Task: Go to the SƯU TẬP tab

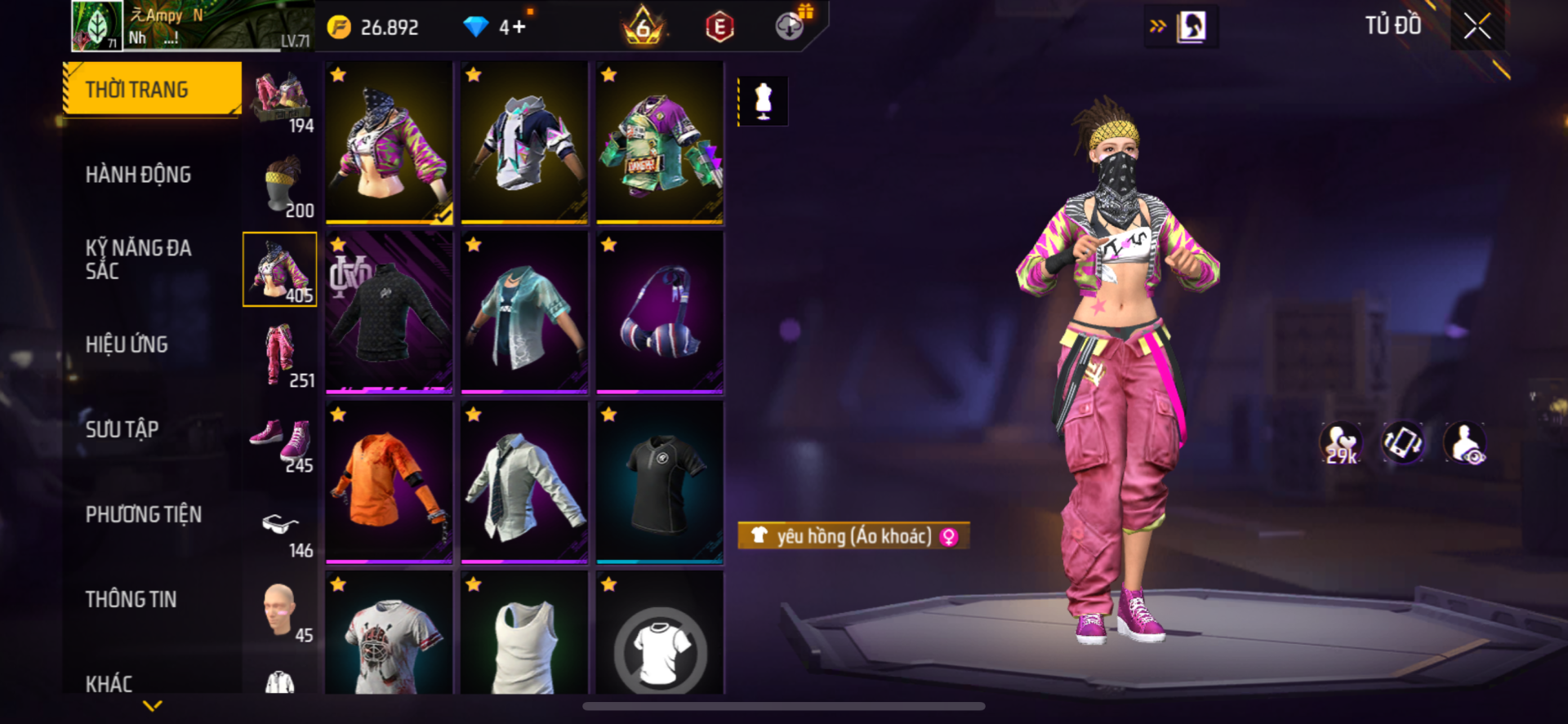Action: coord(122,429)
